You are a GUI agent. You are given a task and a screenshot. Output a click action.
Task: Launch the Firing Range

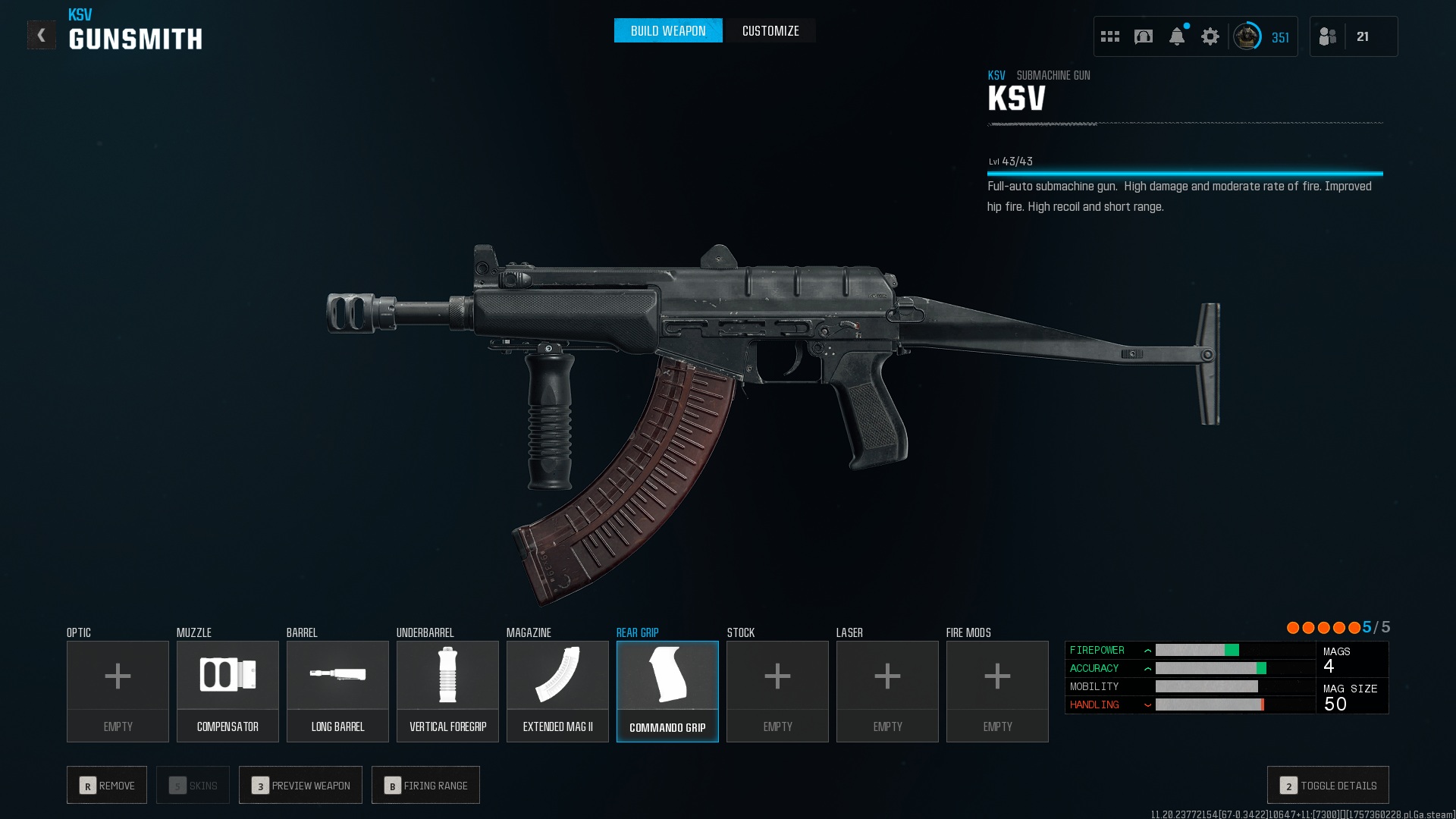coord(425,785)
